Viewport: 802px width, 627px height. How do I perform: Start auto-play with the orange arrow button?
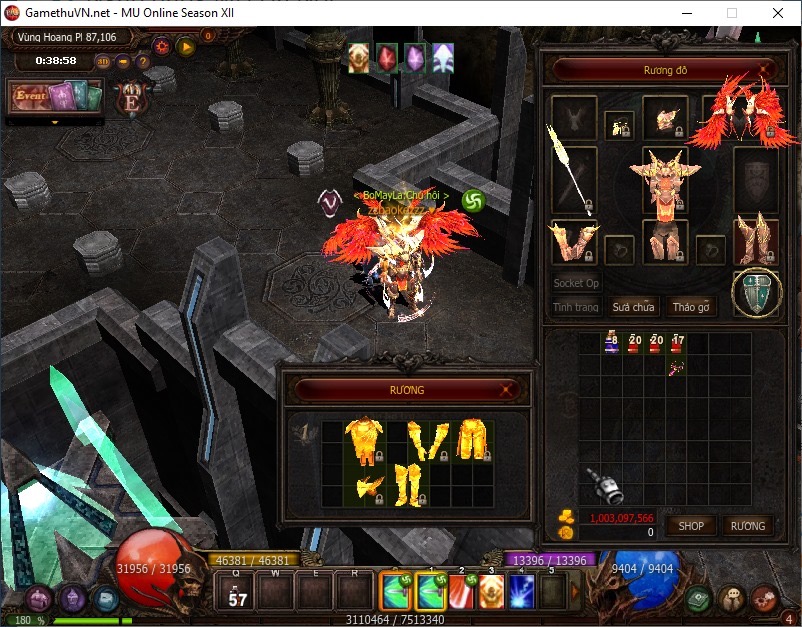point(185,46)
